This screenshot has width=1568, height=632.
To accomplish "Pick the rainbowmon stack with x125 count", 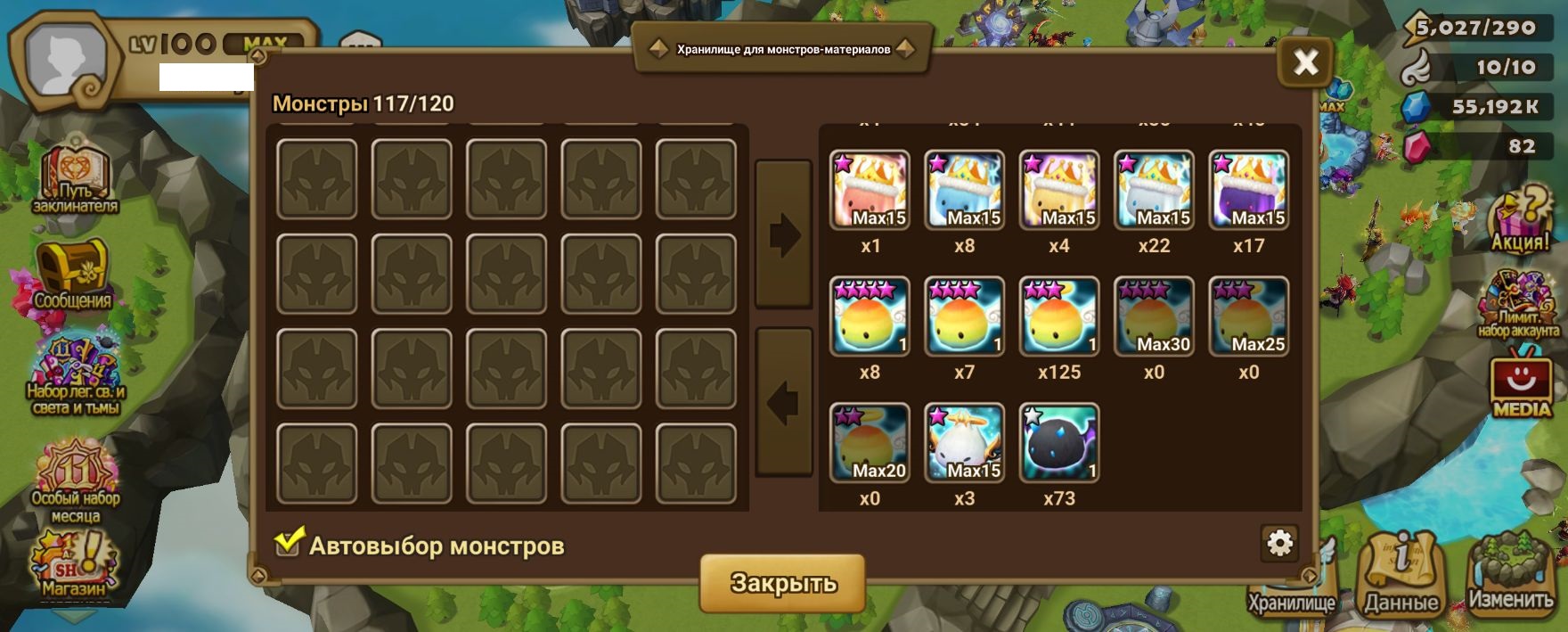I will 1058,316.
